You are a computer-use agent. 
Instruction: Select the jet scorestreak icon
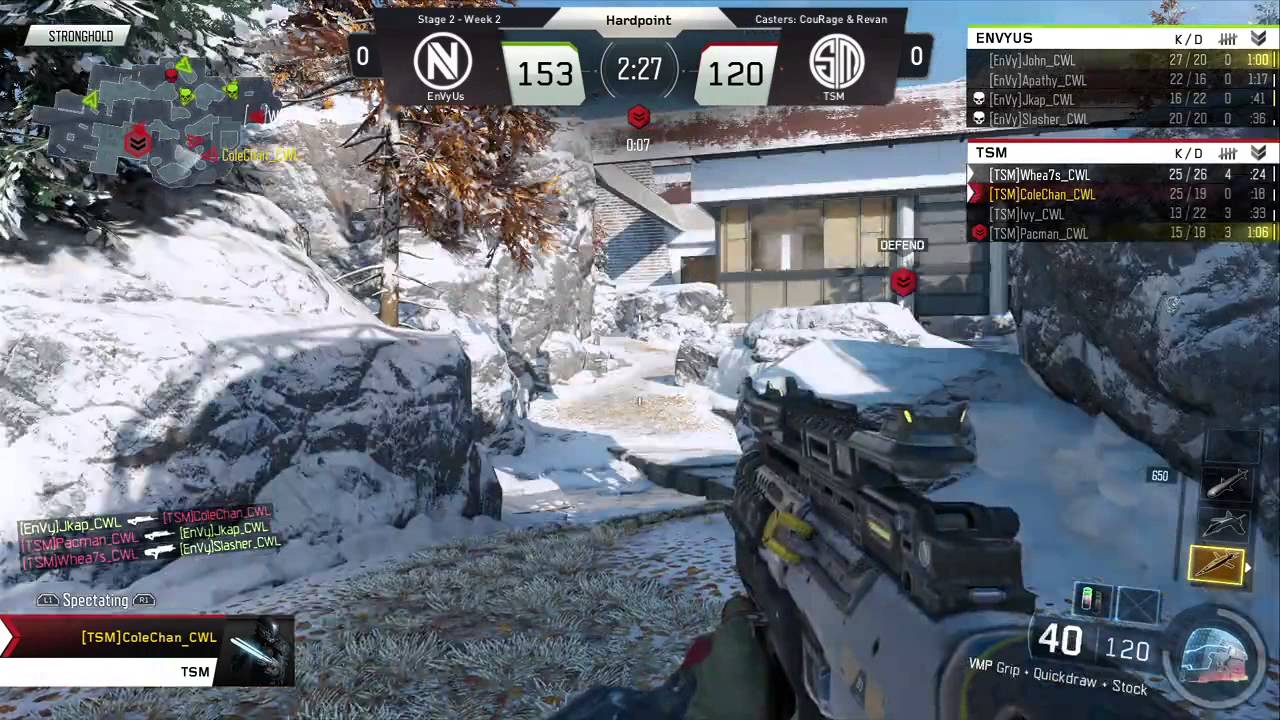1226,524
